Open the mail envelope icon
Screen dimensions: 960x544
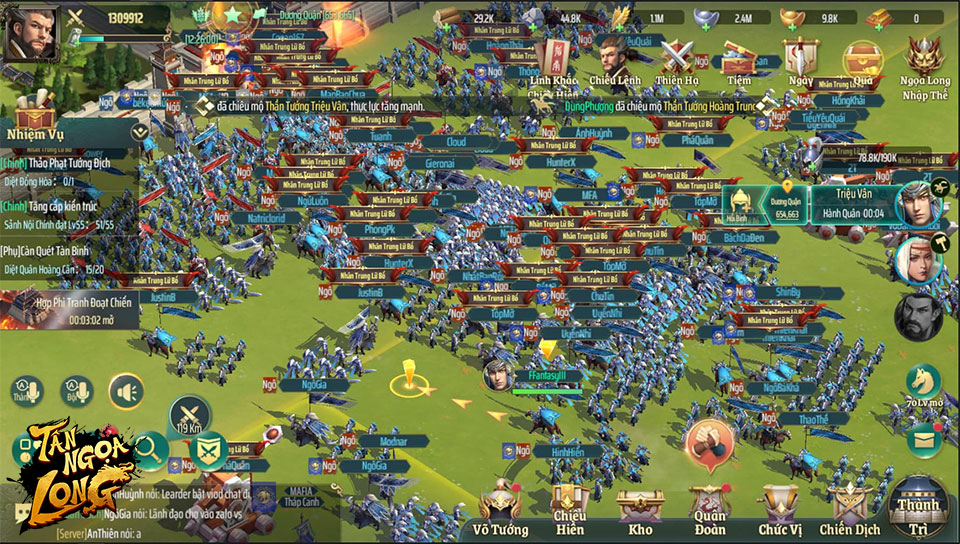pyautogui.click(x=924, y=436)
